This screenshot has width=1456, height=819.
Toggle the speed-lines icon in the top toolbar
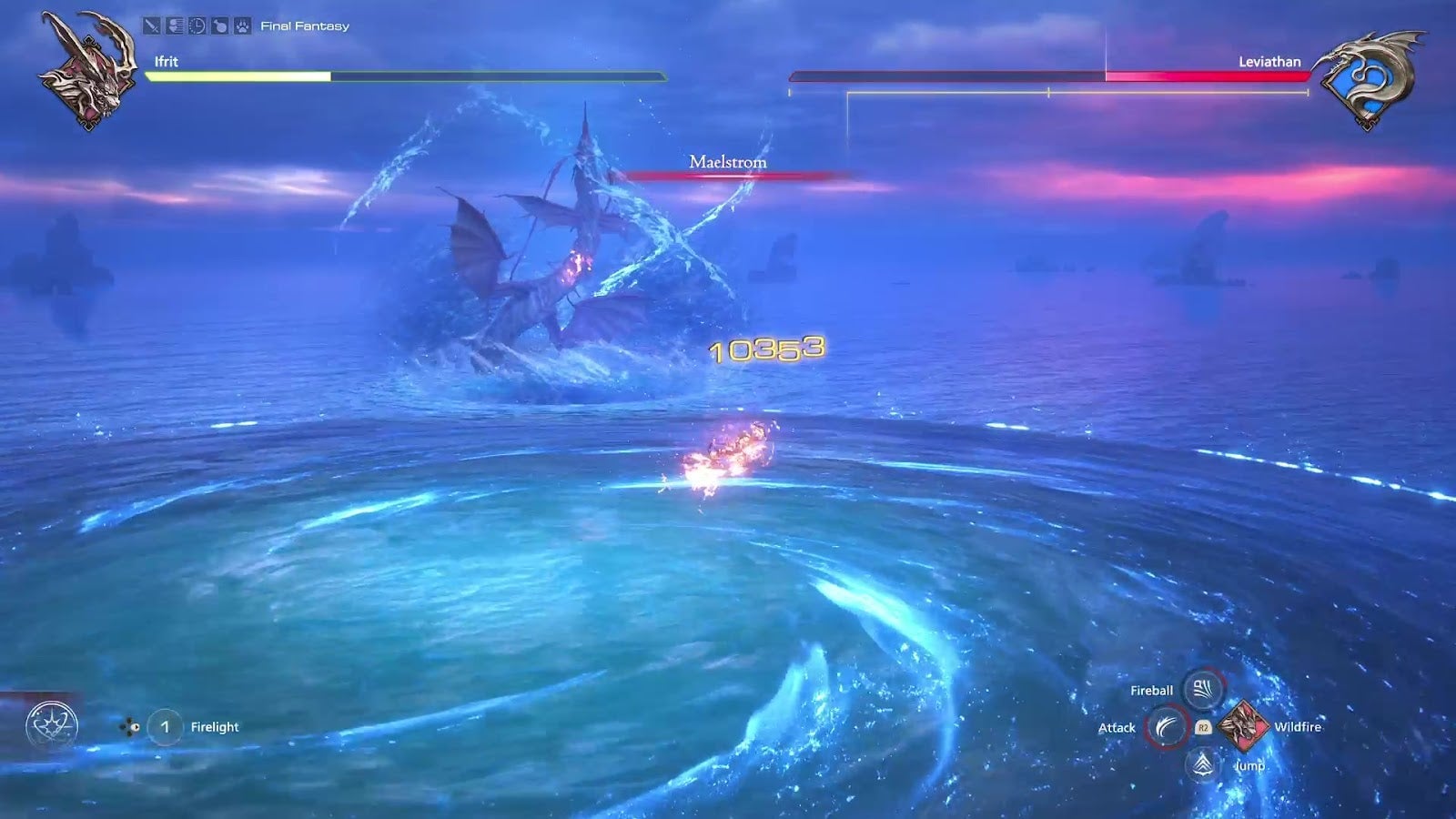175,25
